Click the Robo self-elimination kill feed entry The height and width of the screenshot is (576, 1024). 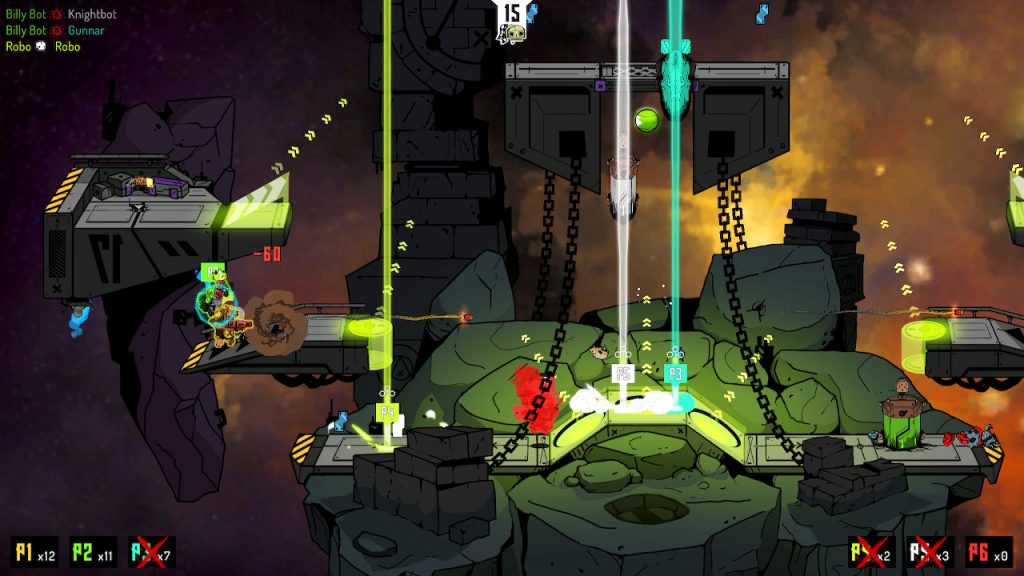pos(43,46)
